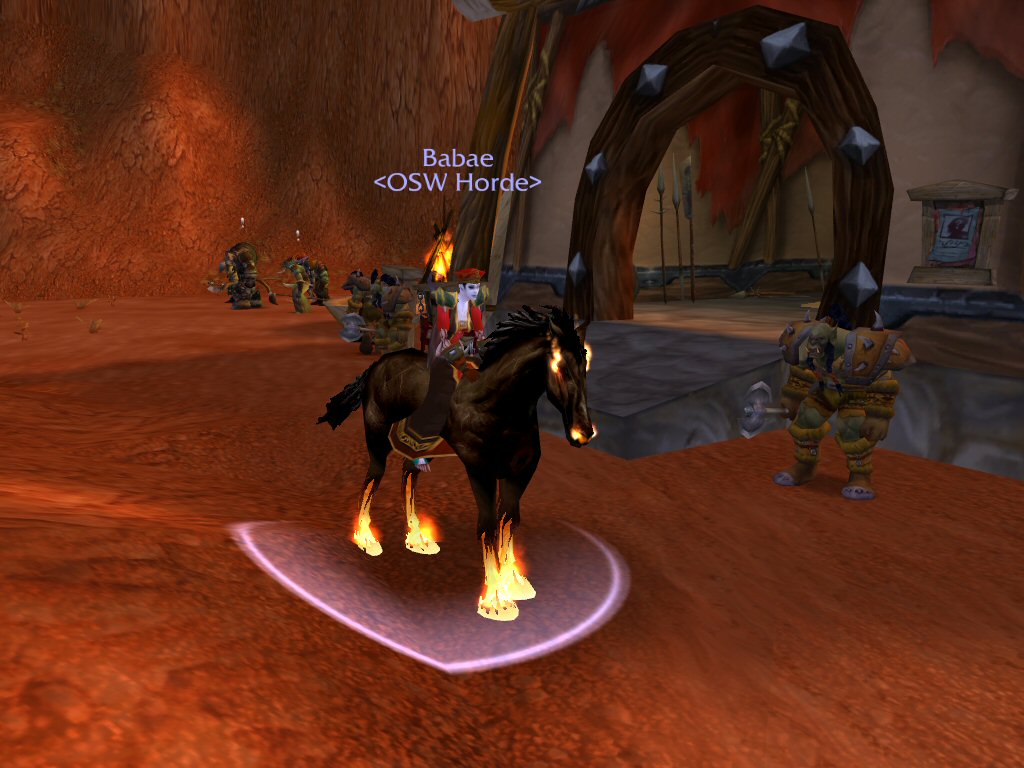Screen dimensions: 1024x768
Task: Select the Babae player name label
Action: 457,158
